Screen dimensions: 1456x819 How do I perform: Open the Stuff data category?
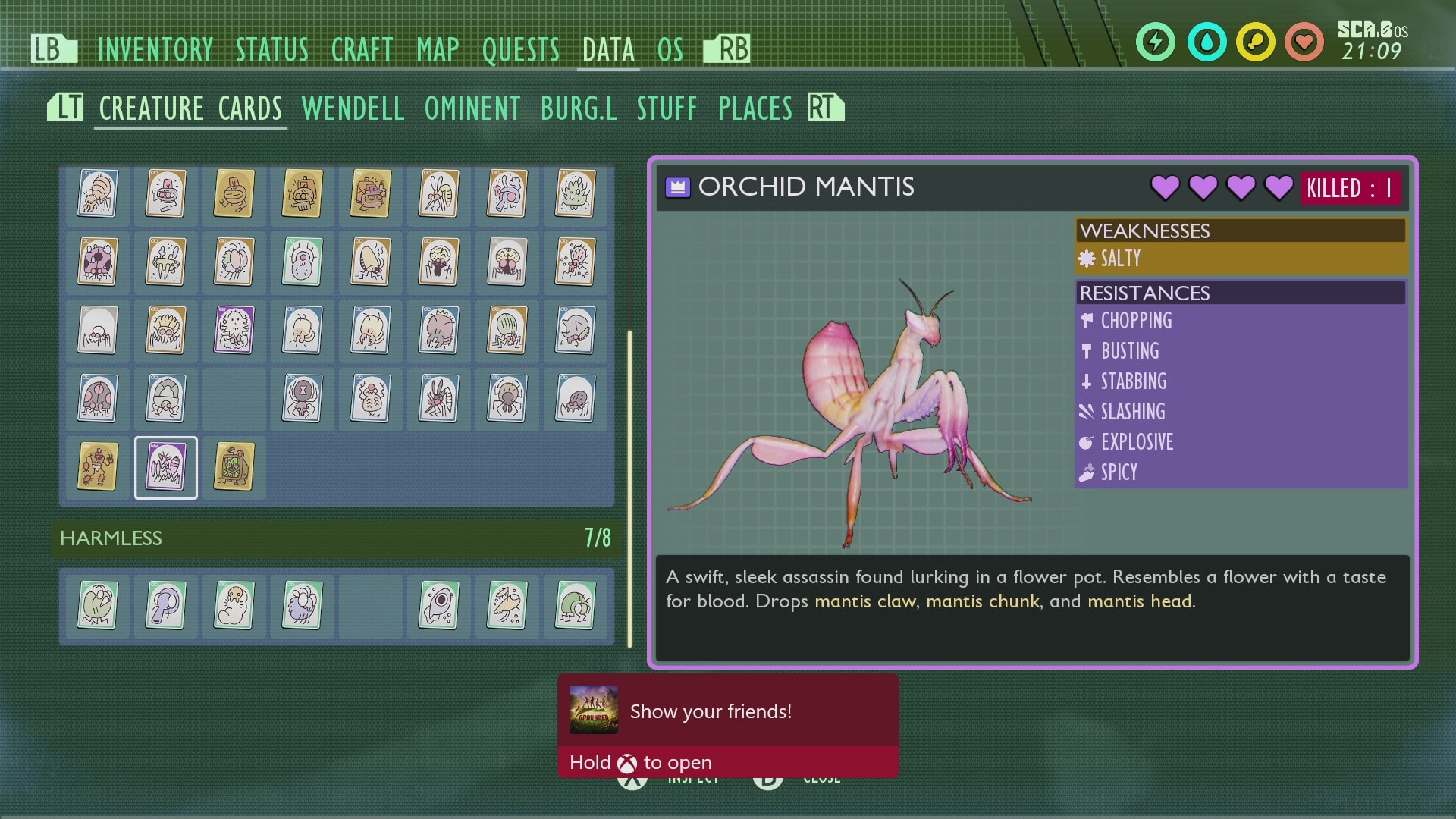pyautogui.click(x=667, y=108)
